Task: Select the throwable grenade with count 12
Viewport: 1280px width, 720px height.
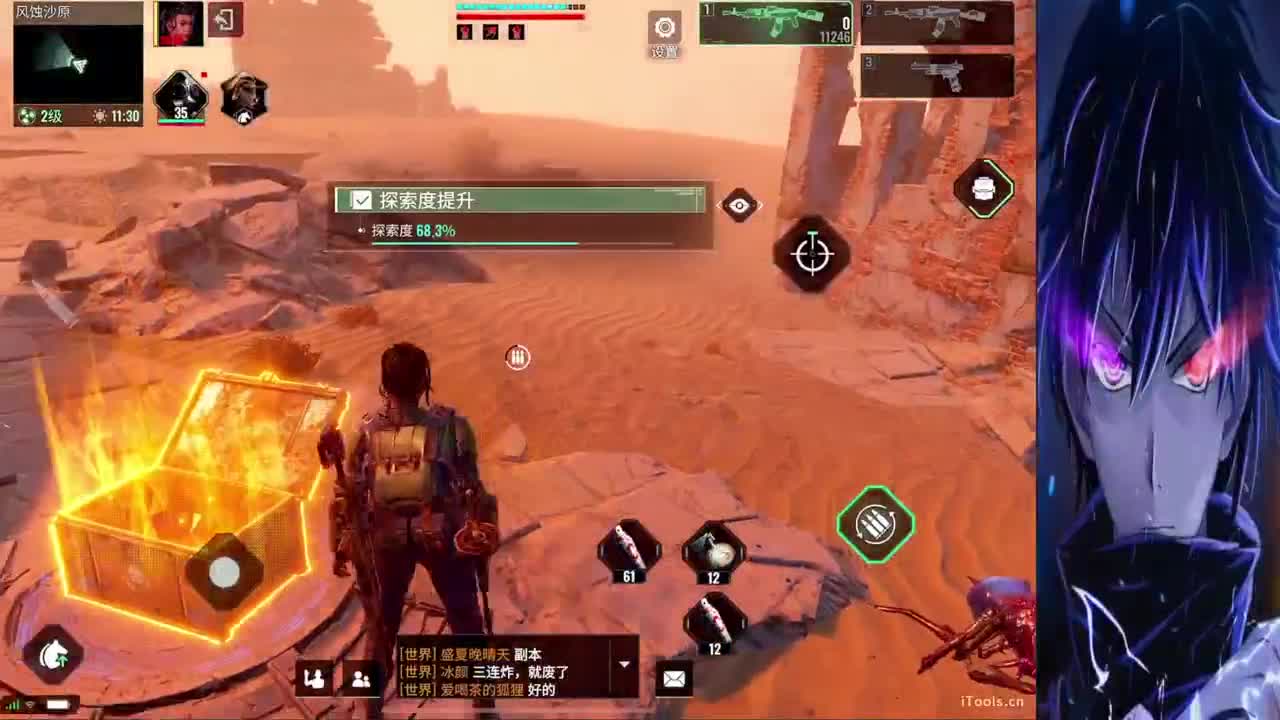Action: (712, 553)
